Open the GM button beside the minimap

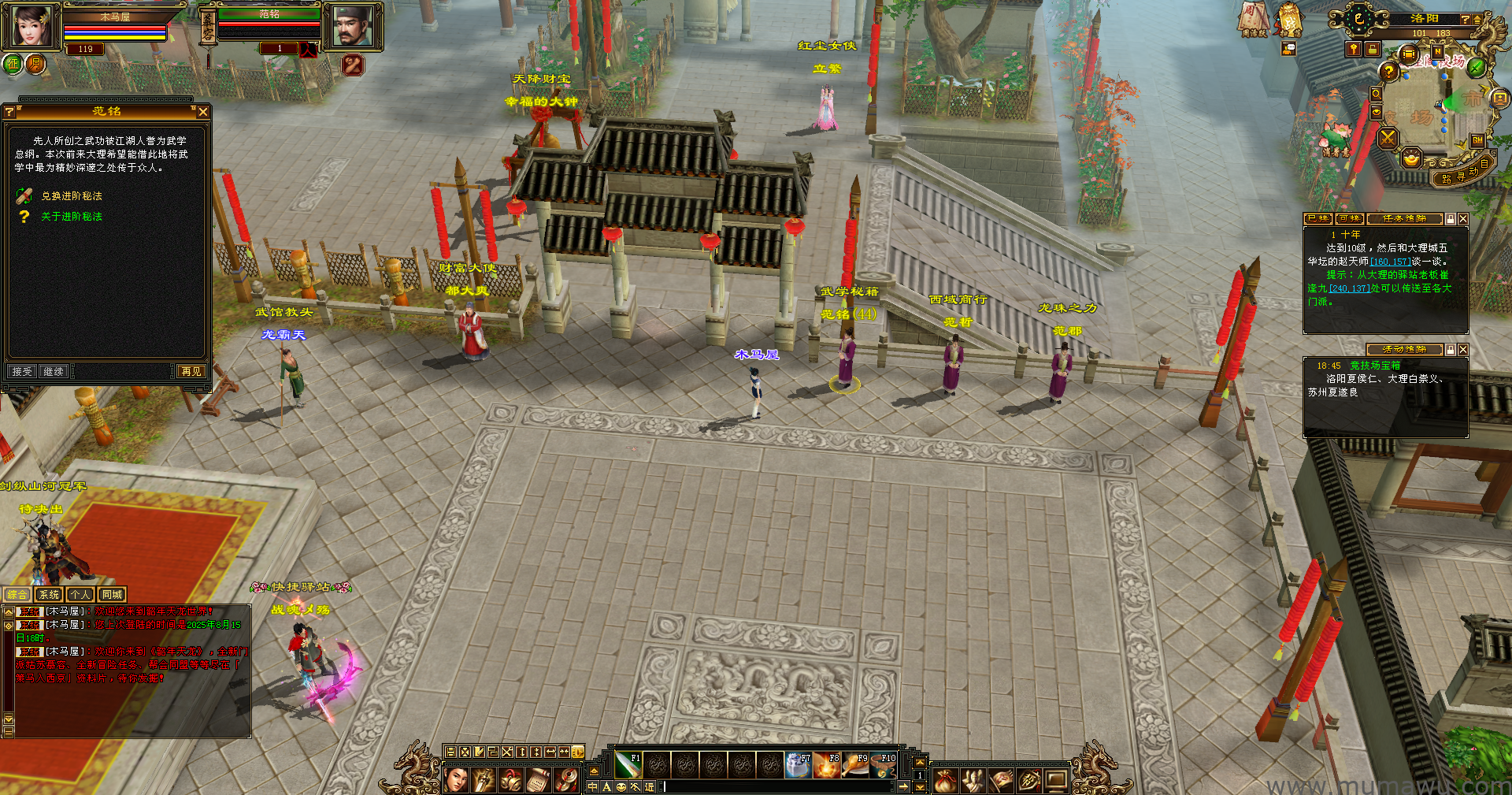[x=1477, y=140]
